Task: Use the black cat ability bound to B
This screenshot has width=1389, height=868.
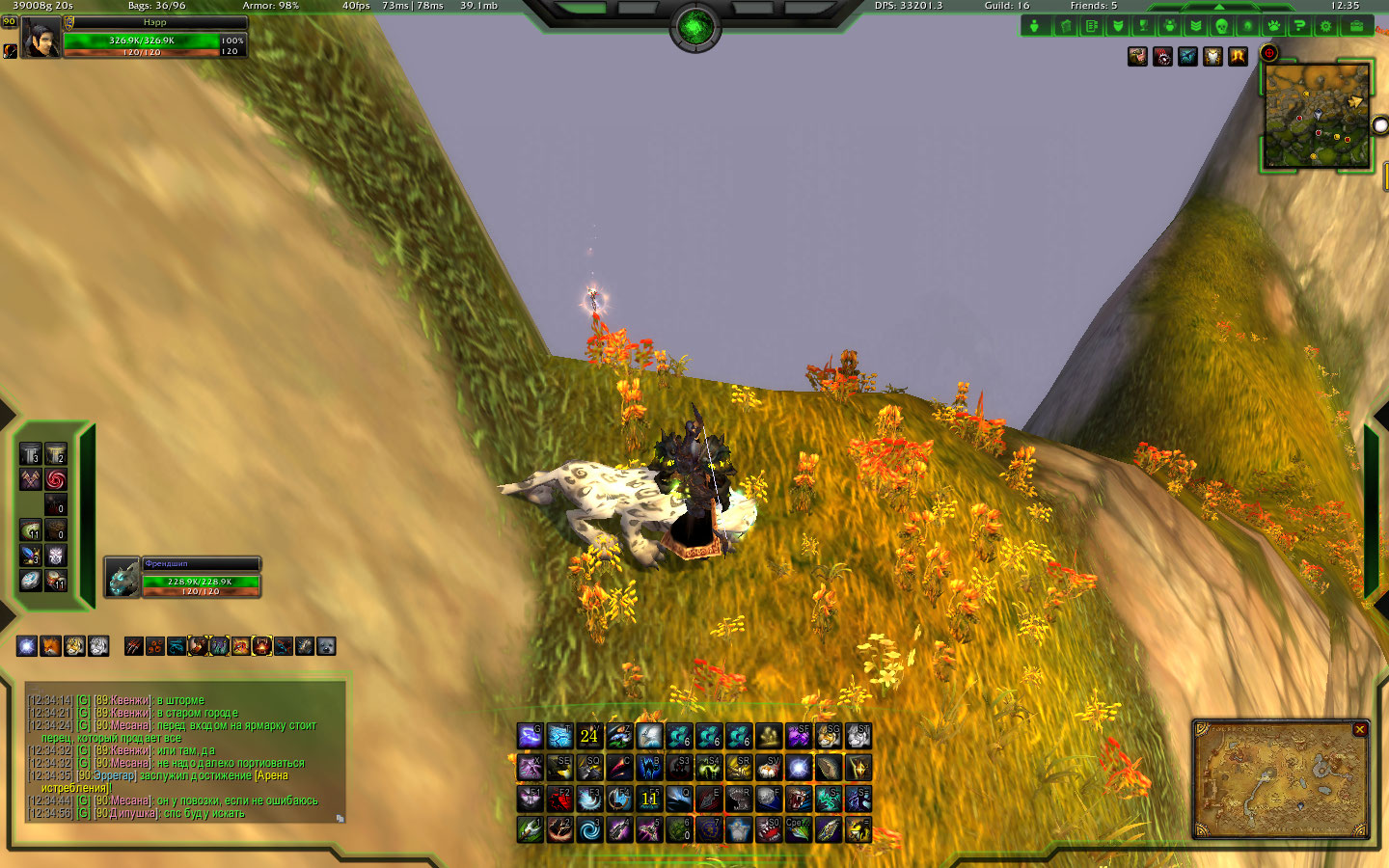Action: (x=649, y=768)
